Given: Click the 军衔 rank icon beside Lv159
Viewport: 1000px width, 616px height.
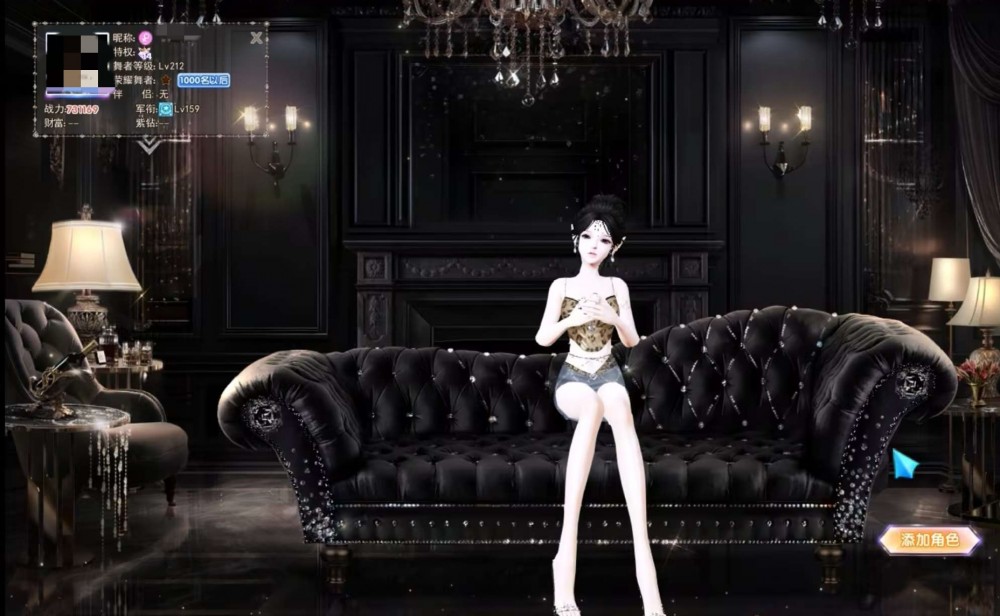Looking at the screenshot, I should point(165,109).
